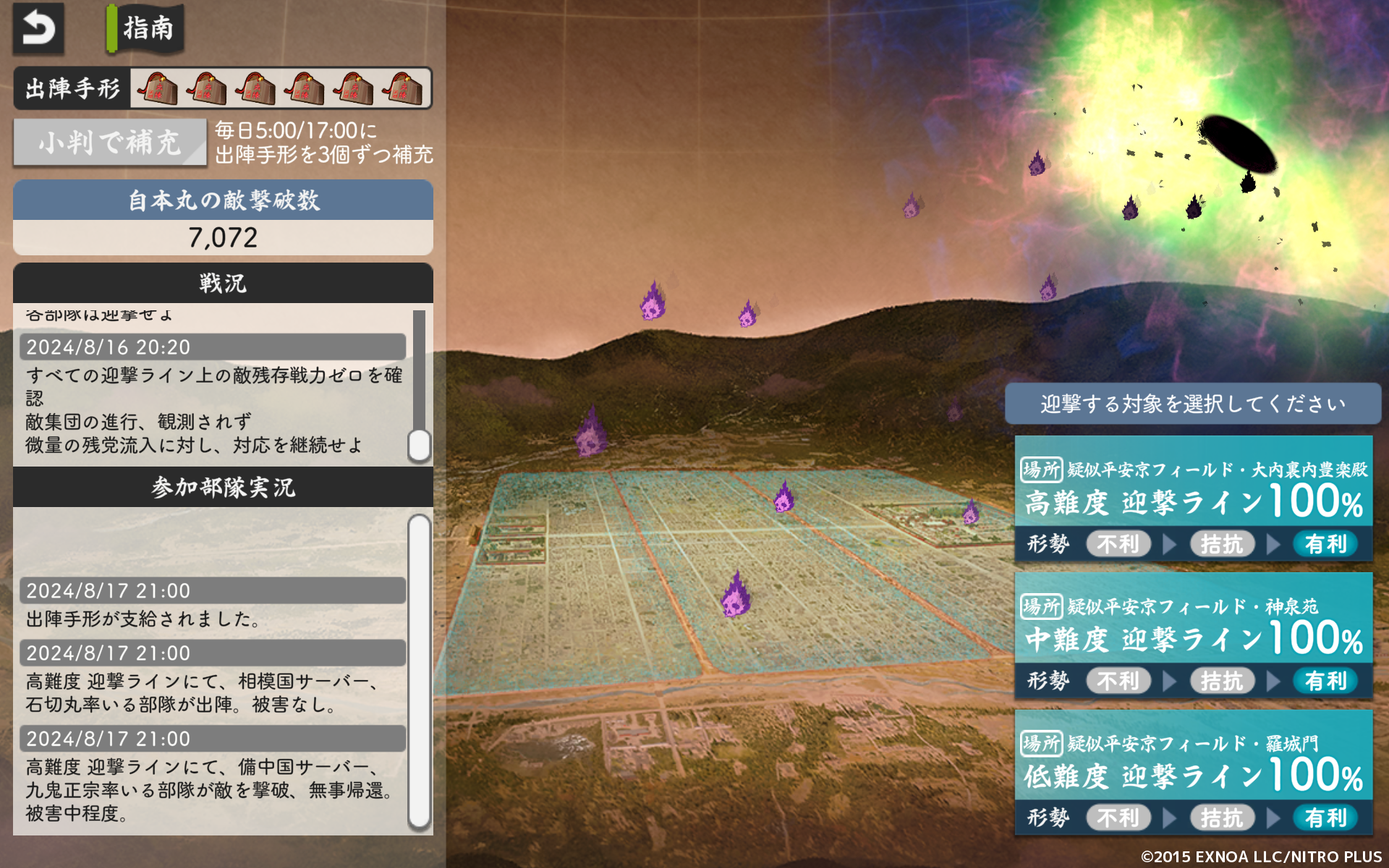Click the 戦況 log scrollbar handle
The image size is (1389, 868).
point(419,445)
